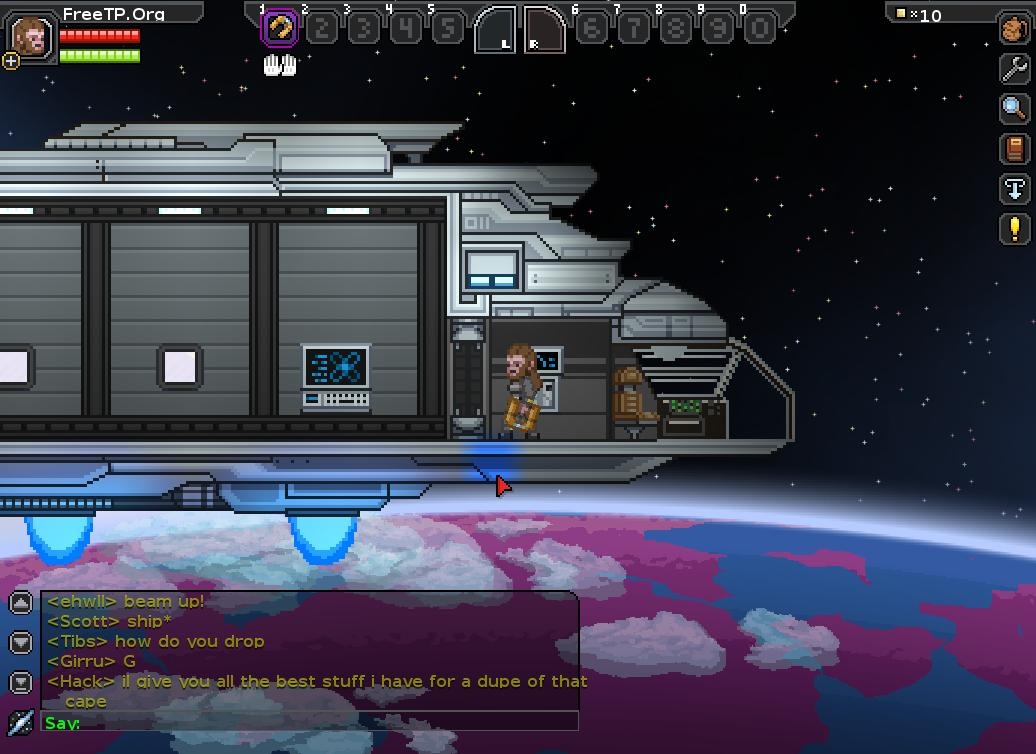The image size is (1036, 754).
Task: Open the codex book
Action: [x=1014, y=149]
